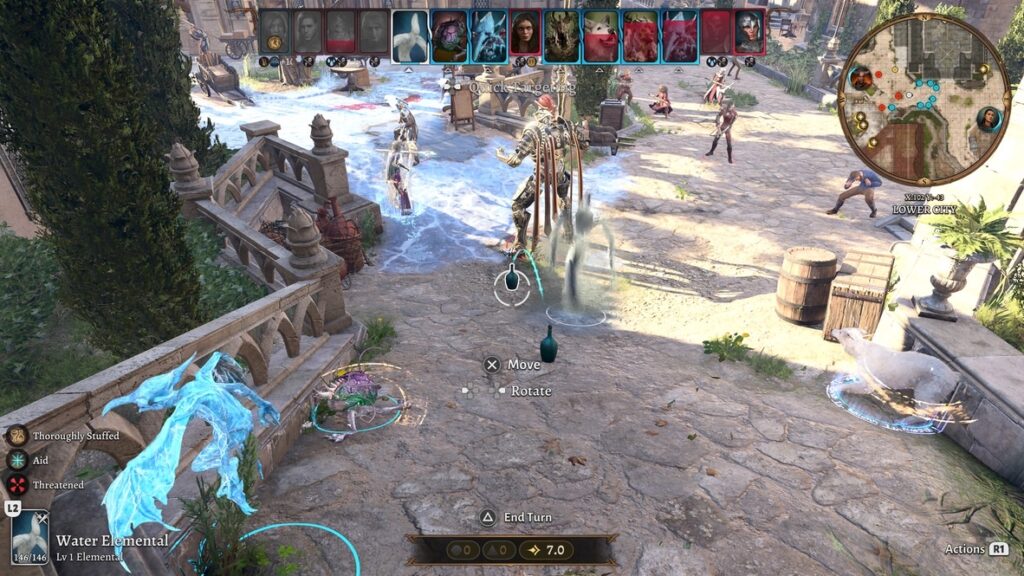Click the Thoroughly Stuffed status icon
Viewport: 1024px width, 576px height.
(17, 436)
